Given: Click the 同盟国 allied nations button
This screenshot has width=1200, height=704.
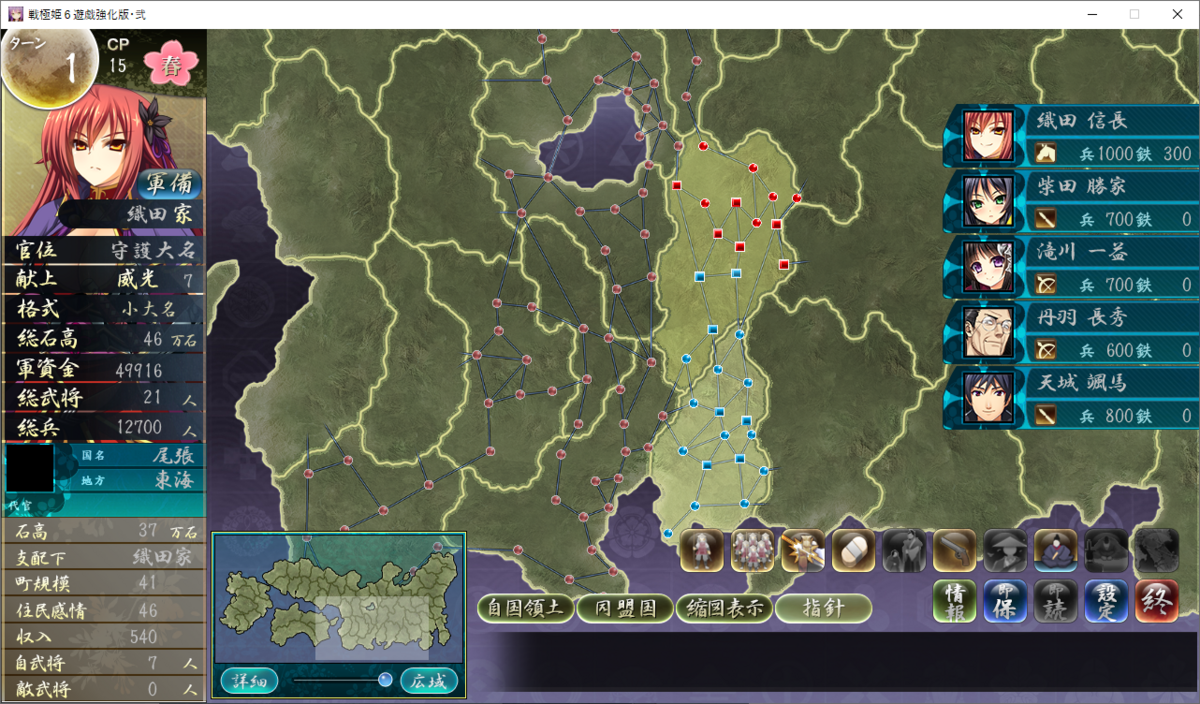Looking at the screenshot, I should [624, 608].
